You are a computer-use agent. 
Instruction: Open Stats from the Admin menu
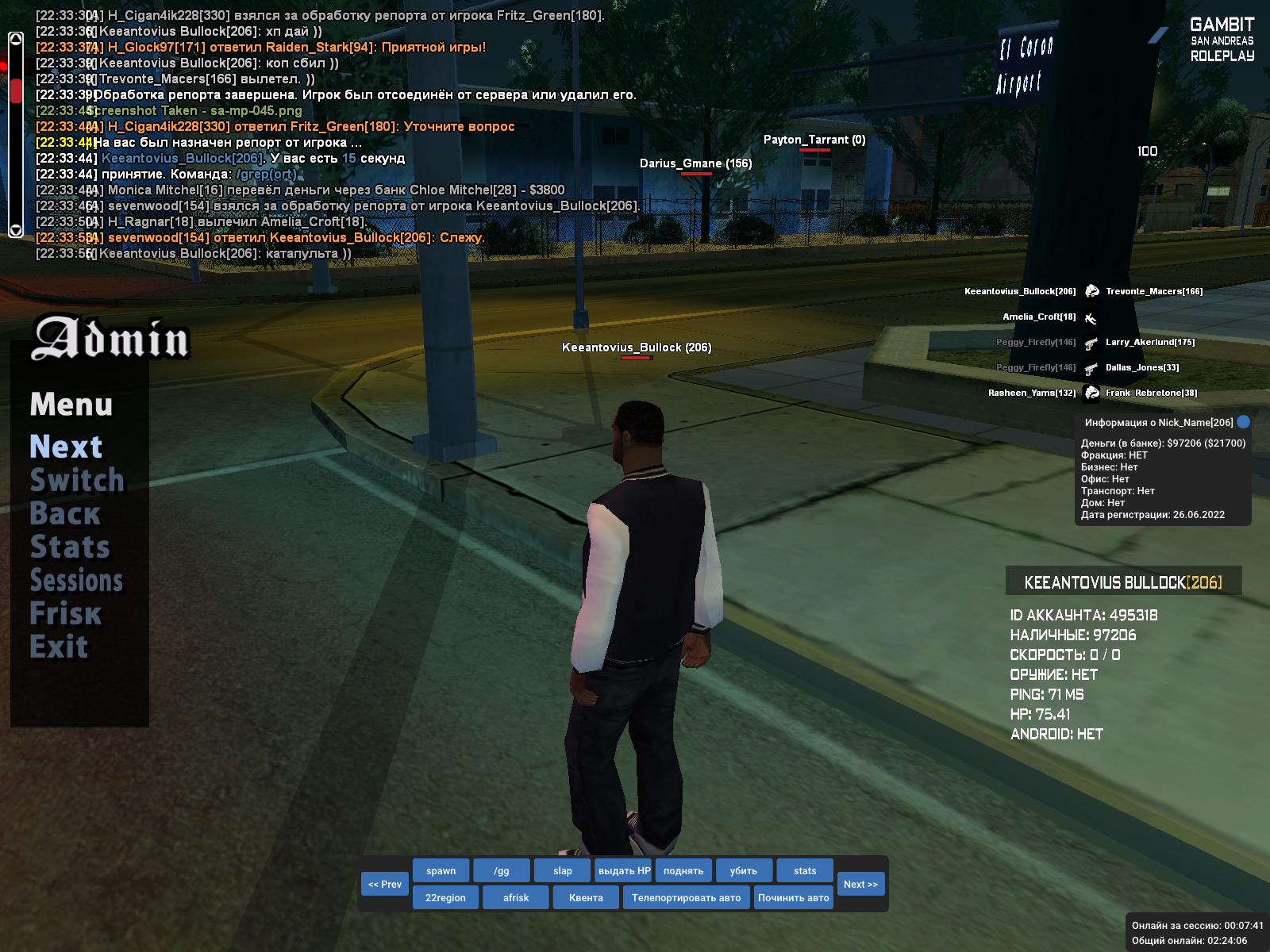(70, 547)
